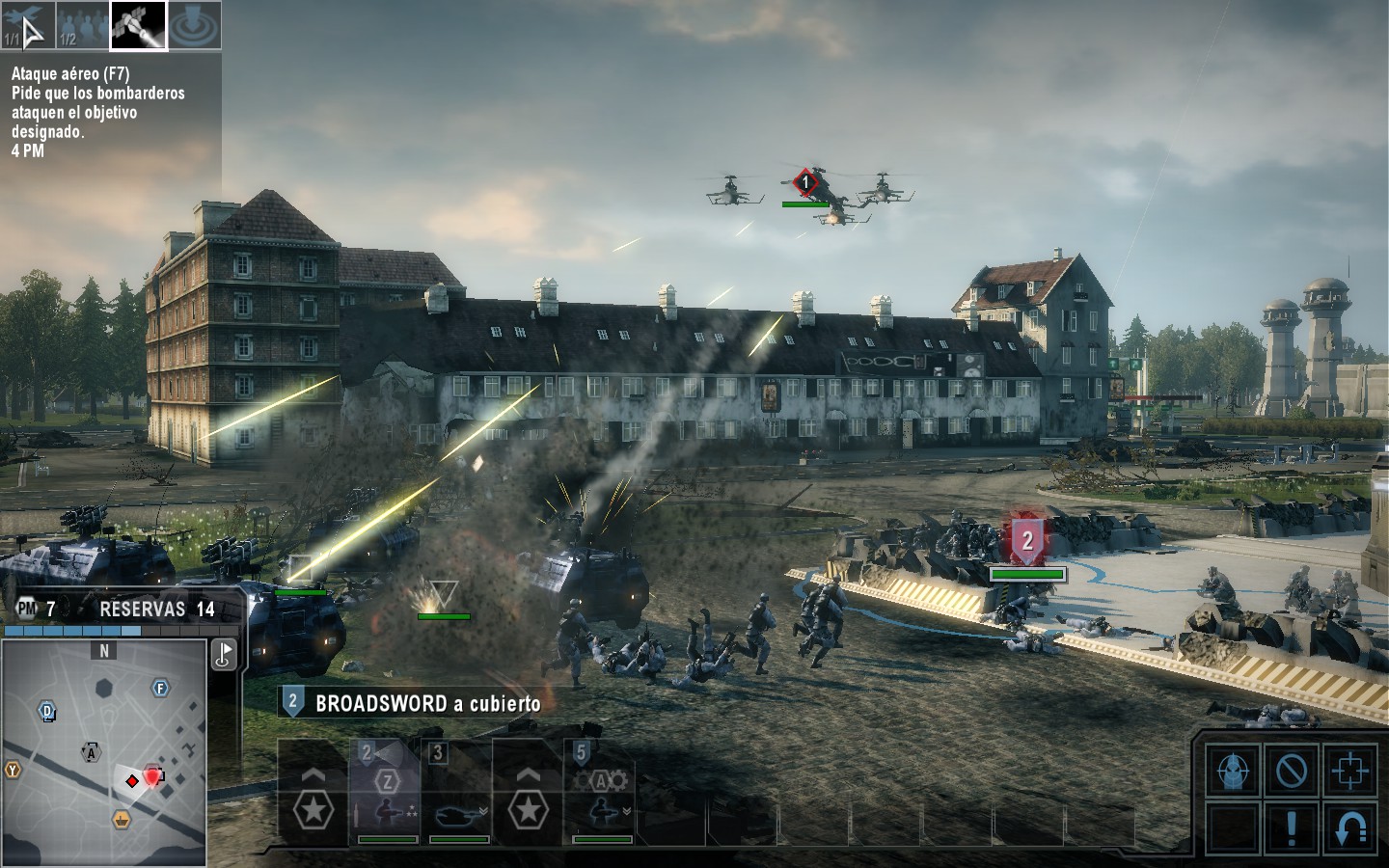Click the exclamation mark alert command
1389x868 pixels.
pyautogui.click(x=1292, y=827)
